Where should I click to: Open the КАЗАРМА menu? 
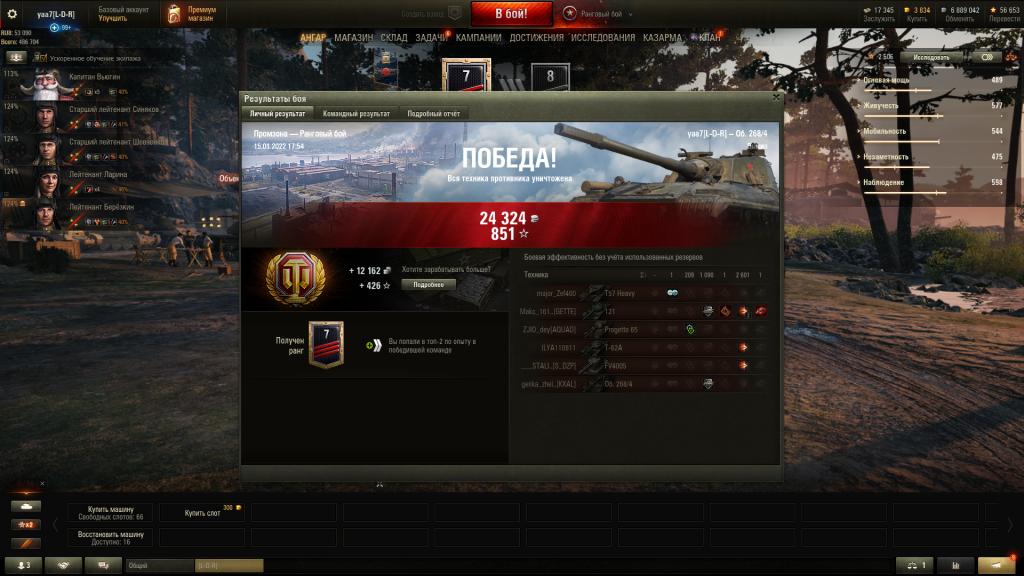pos(663,38)
